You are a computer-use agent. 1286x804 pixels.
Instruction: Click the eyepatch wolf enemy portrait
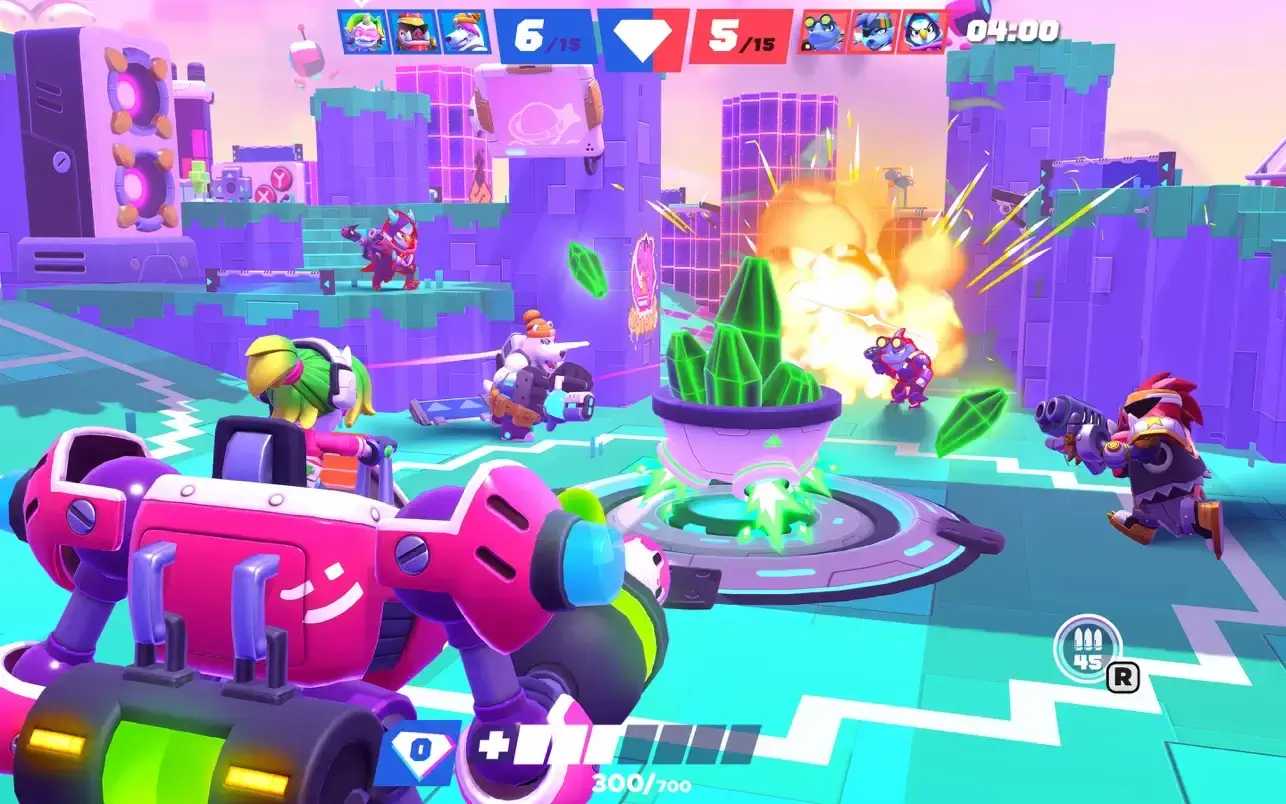coord(872,32)
